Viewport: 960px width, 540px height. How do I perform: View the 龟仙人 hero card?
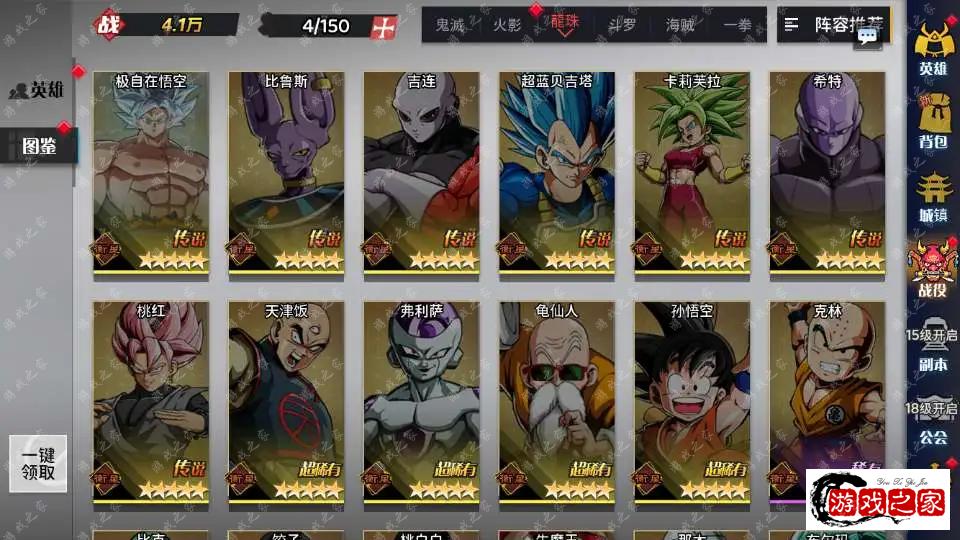[557, 402]
